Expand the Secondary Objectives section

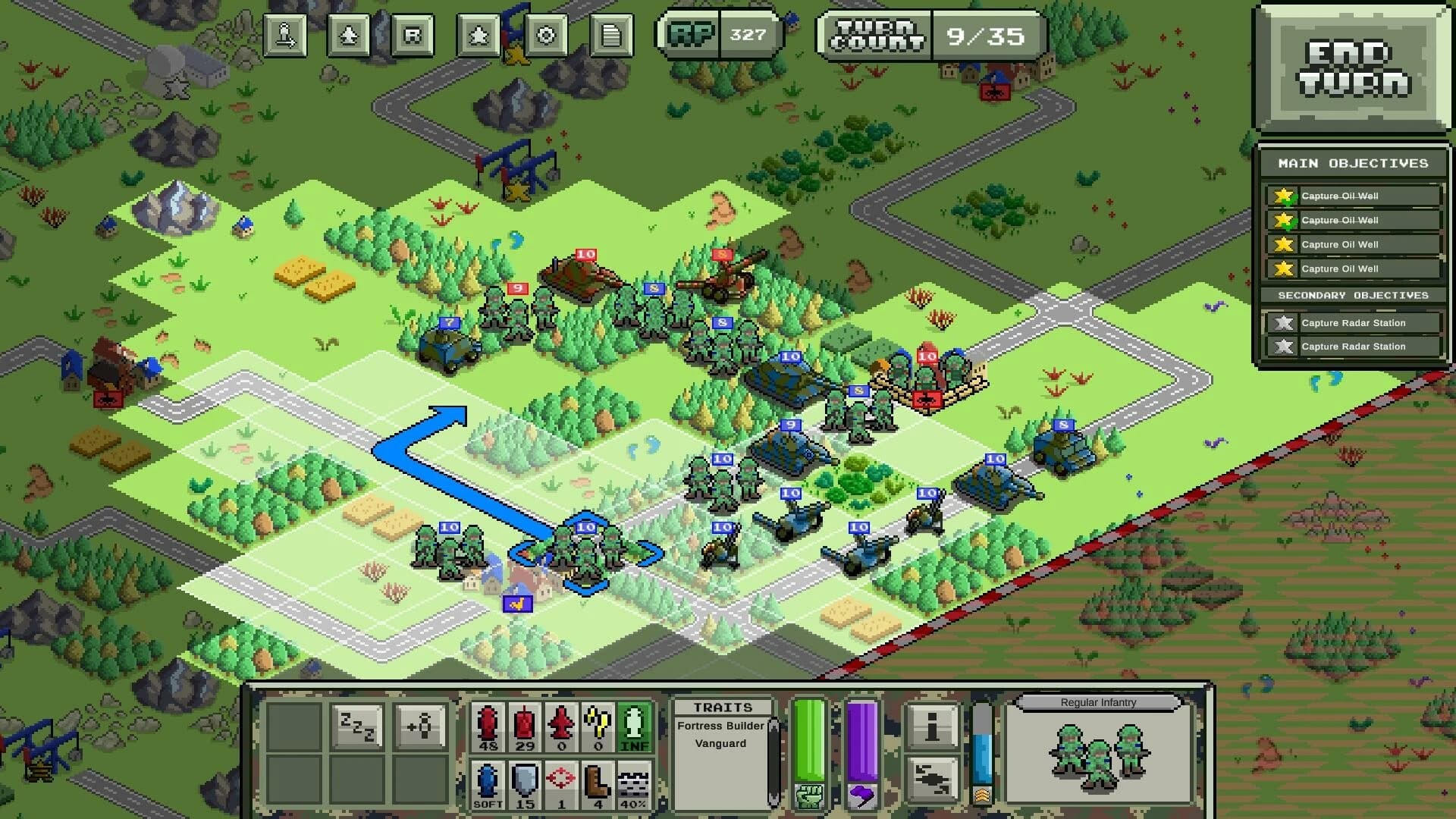pyautogui.click(x=1352, y=296)
